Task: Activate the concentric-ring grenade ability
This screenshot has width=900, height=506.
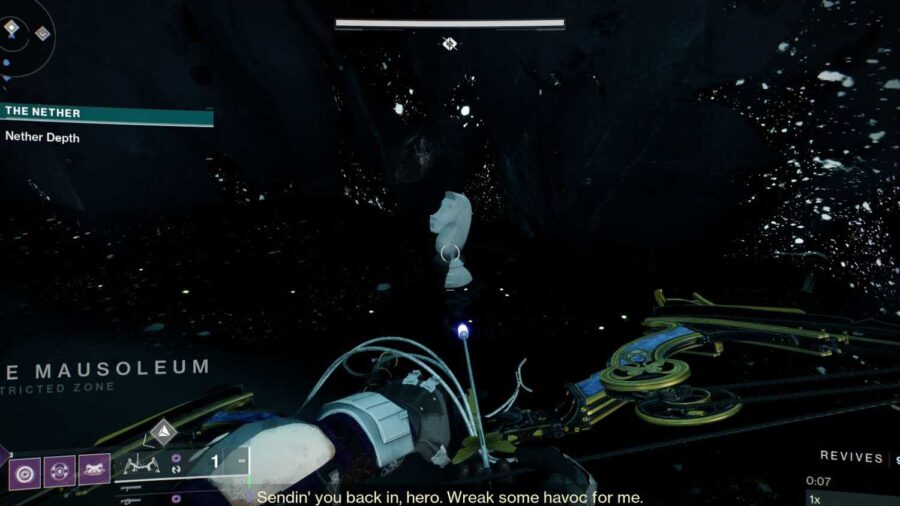Action: point(24,470)
